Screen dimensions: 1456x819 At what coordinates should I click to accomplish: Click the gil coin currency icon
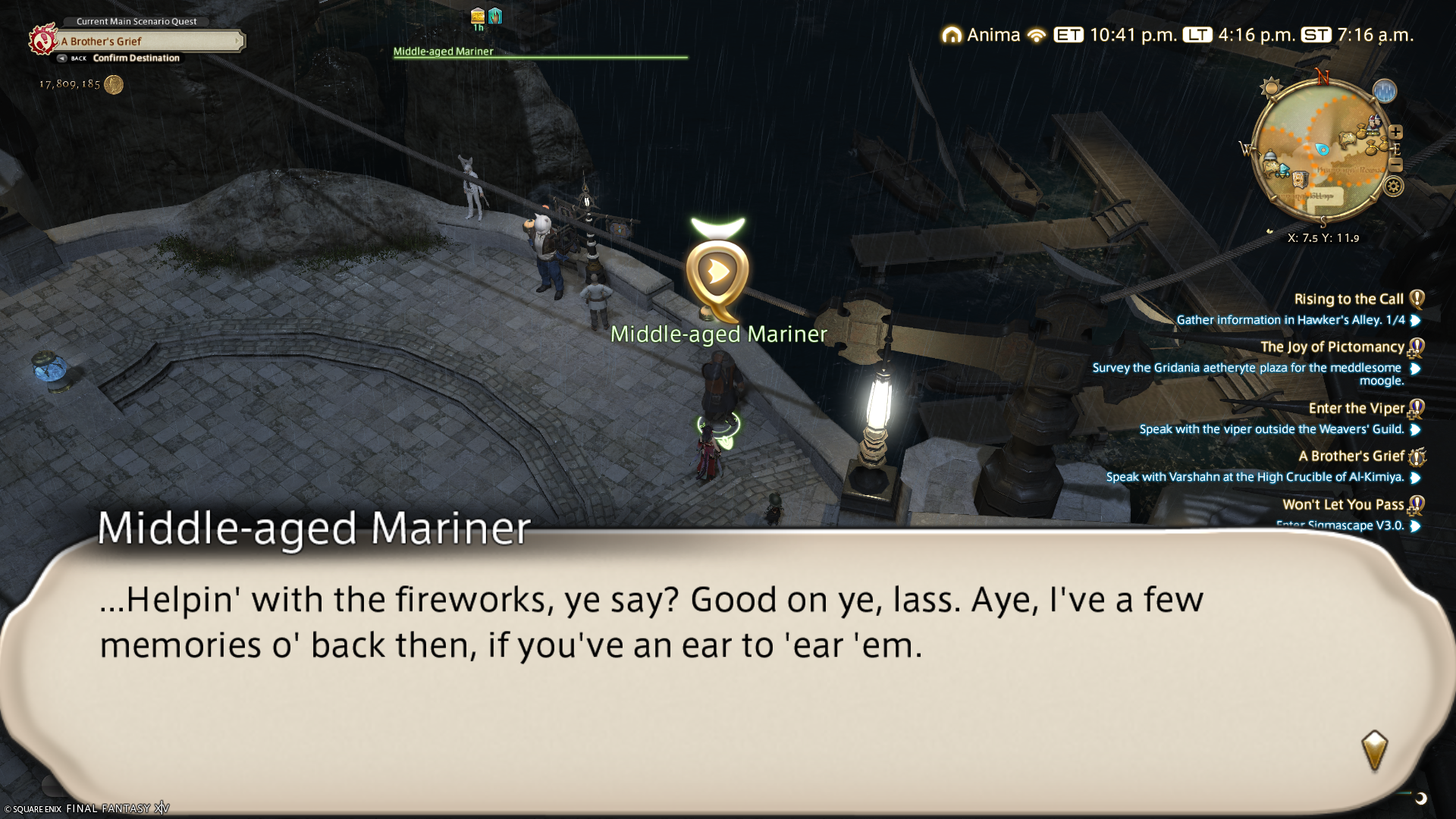(x=114, y=84)
